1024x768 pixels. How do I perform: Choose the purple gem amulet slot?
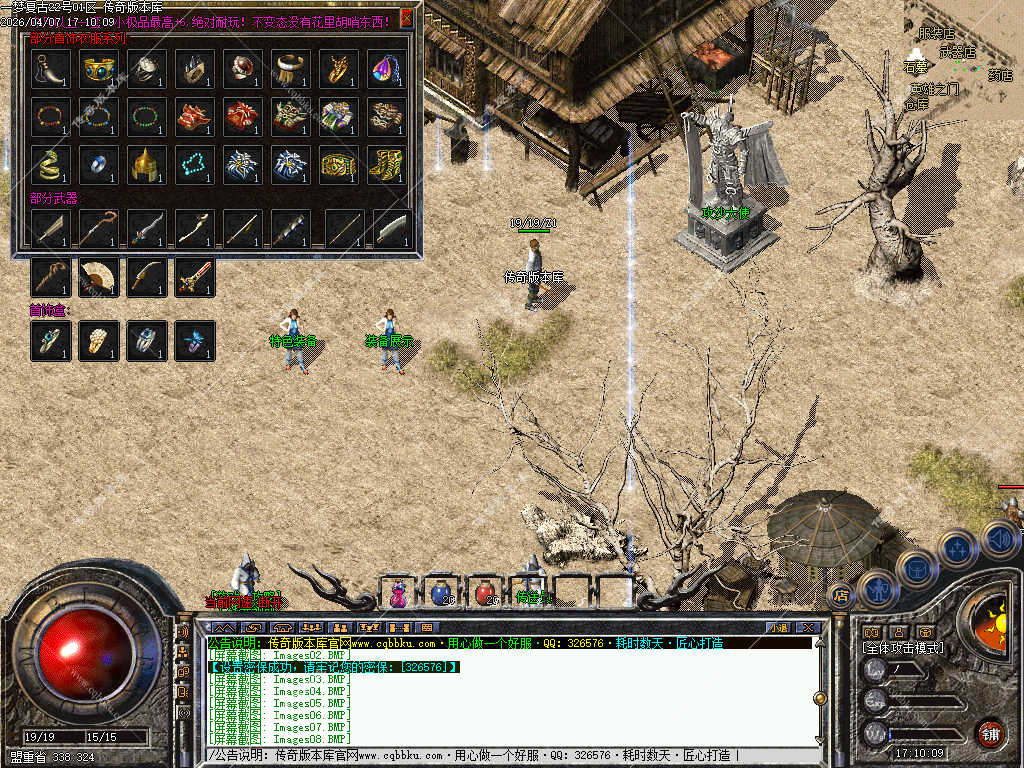(387, 68)
